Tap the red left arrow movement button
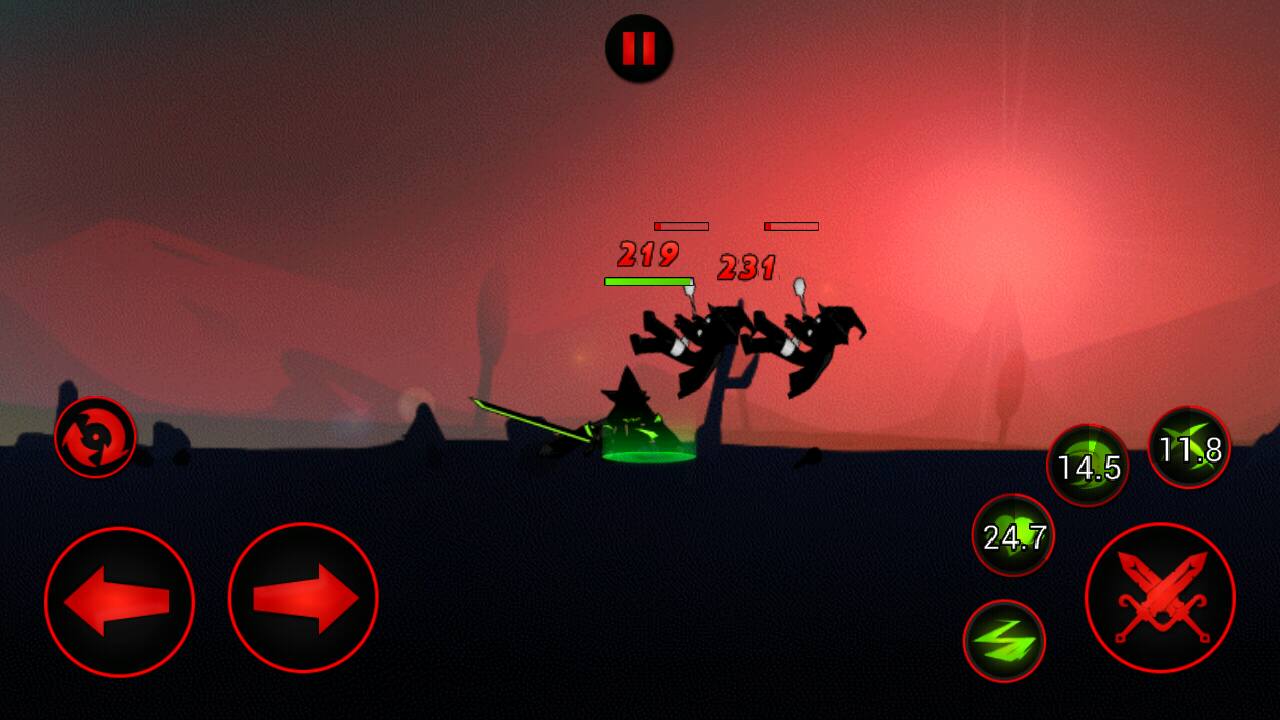 (x=119, y=601)
